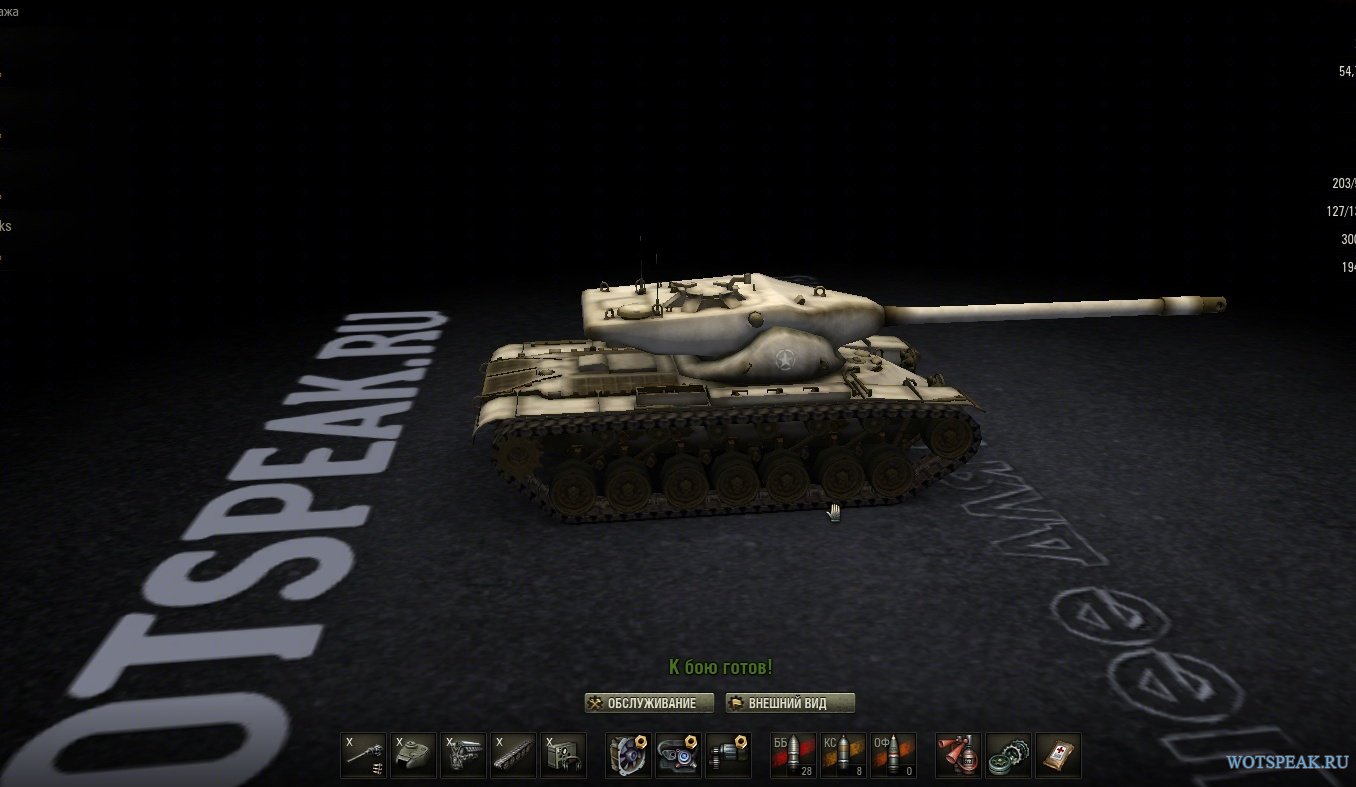The width and height of the screenshot is (1356, 787).
Task: Select the first aid kit consumable slot
Action: (1058, 756)
